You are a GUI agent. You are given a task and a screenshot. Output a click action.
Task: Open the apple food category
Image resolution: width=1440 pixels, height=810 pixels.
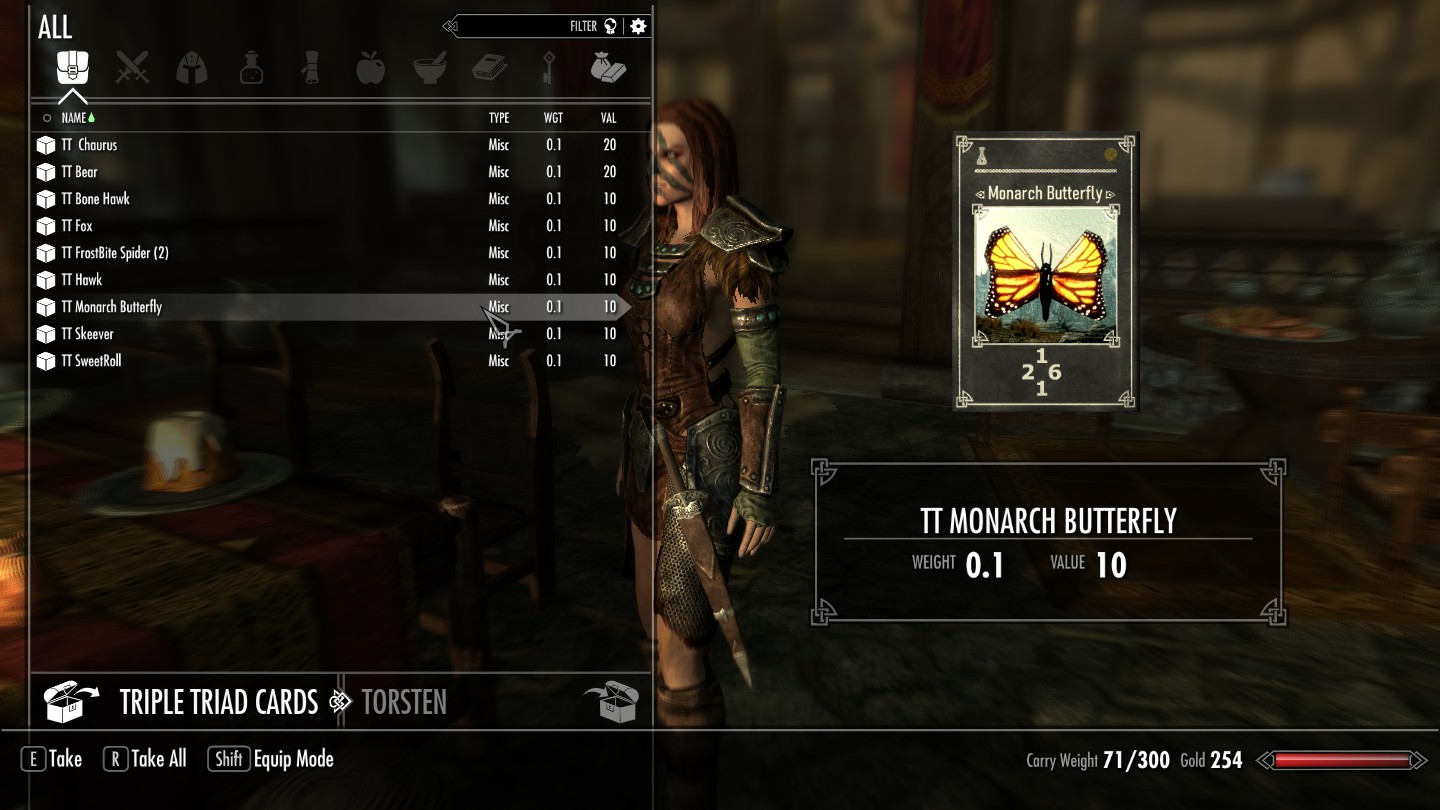[370, 68]
